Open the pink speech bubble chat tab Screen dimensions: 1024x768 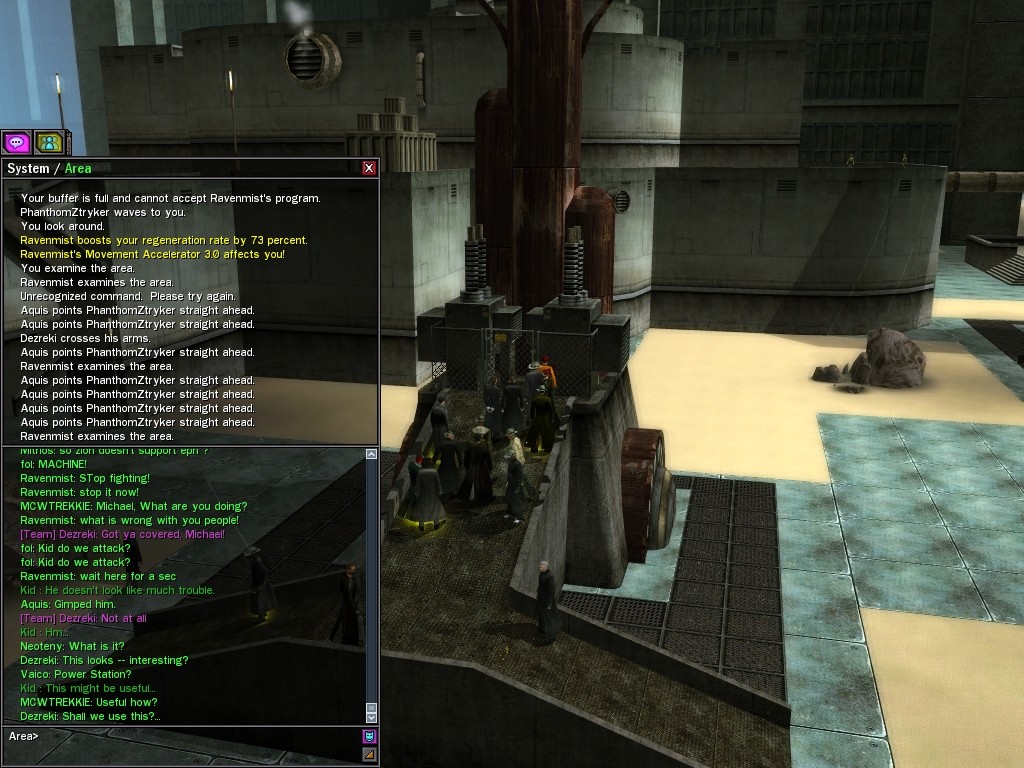16,143
